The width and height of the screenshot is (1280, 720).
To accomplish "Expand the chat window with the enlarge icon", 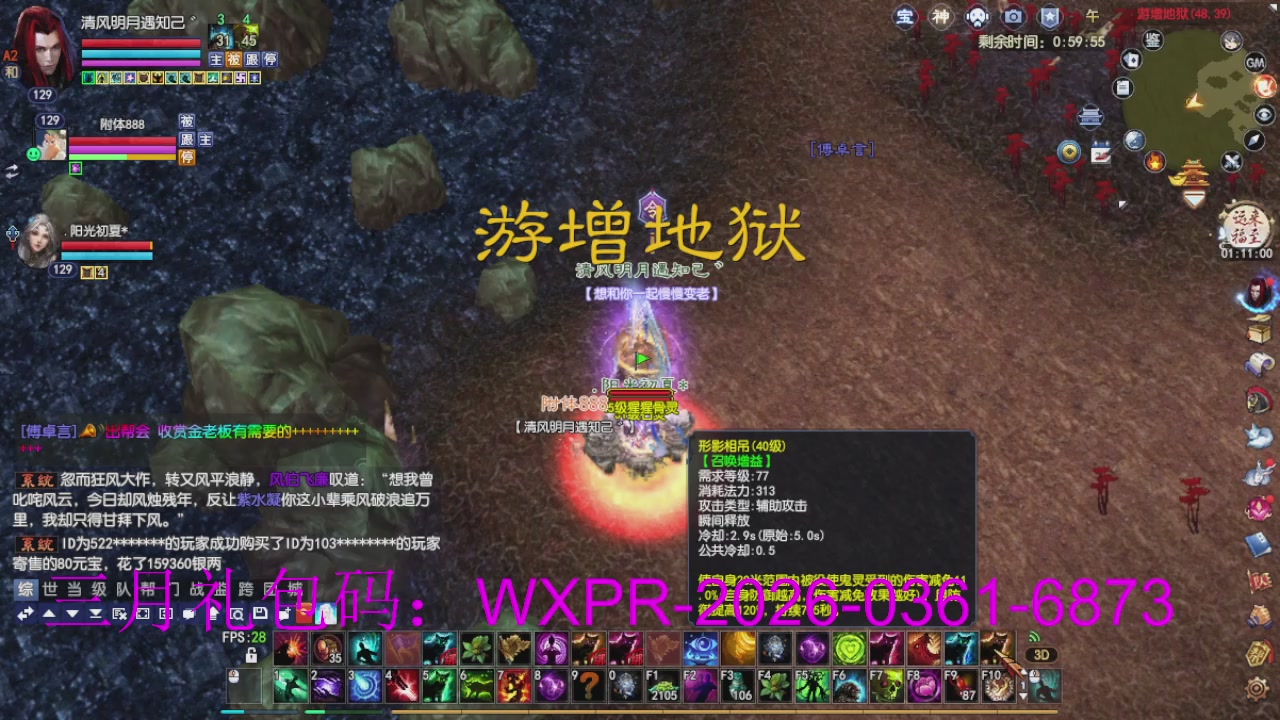I will (x=143, y=613).
